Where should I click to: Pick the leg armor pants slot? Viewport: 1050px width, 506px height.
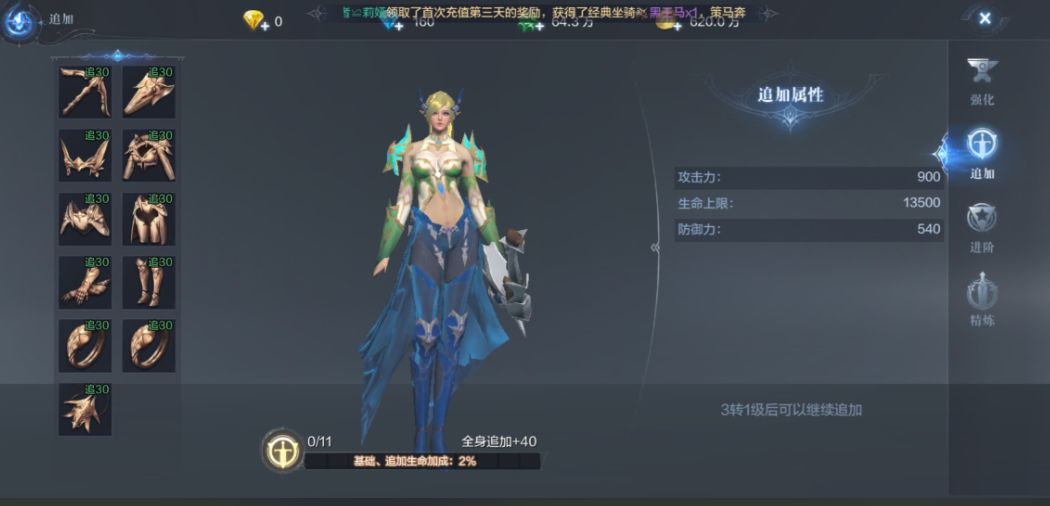click(149, 219)
